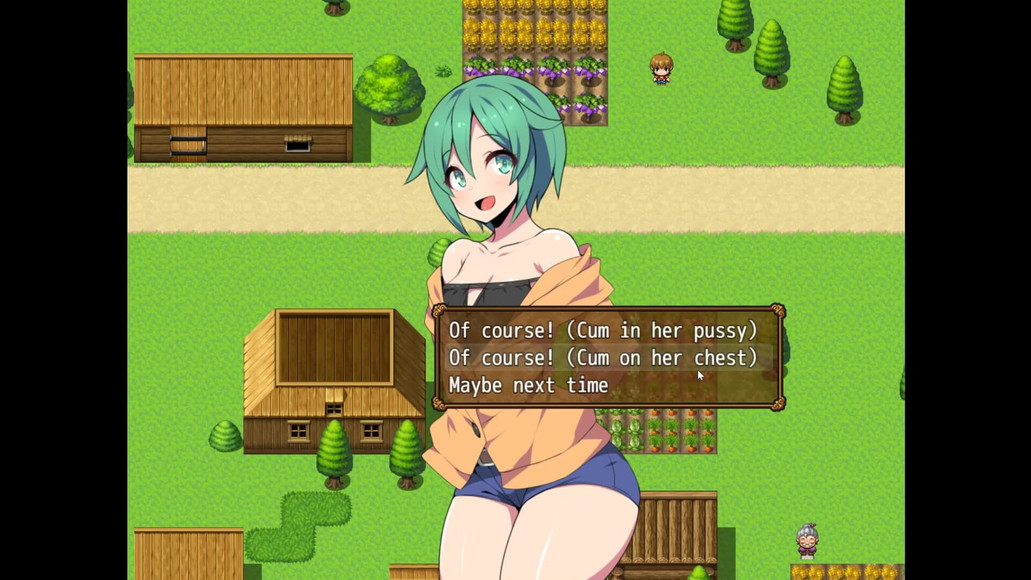This screenshot has height=580, width=1031.
Task: Select the 'Of course!' option mentioning her chest
Action: pyautogui.click(x=602, y=357)
